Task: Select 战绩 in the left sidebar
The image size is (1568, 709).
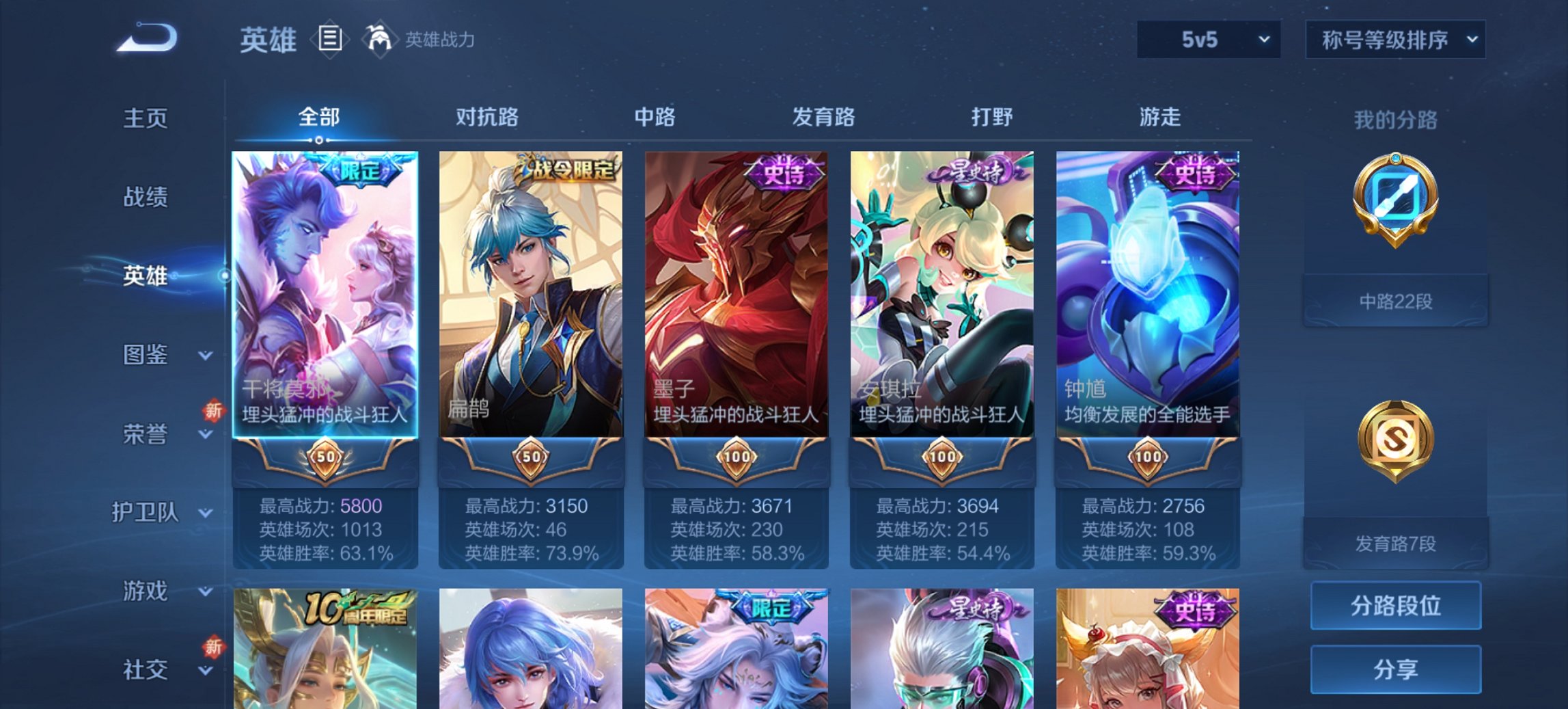Action: coord(144,197)
